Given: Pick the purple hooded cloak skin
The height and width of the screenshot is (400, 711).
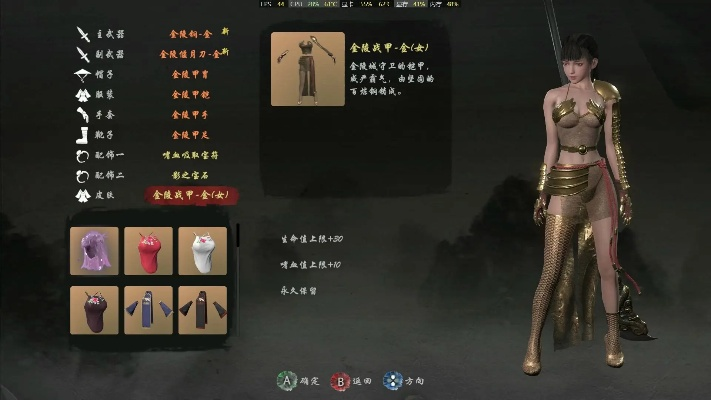Looking at the screenshot, I should point(94,250).
